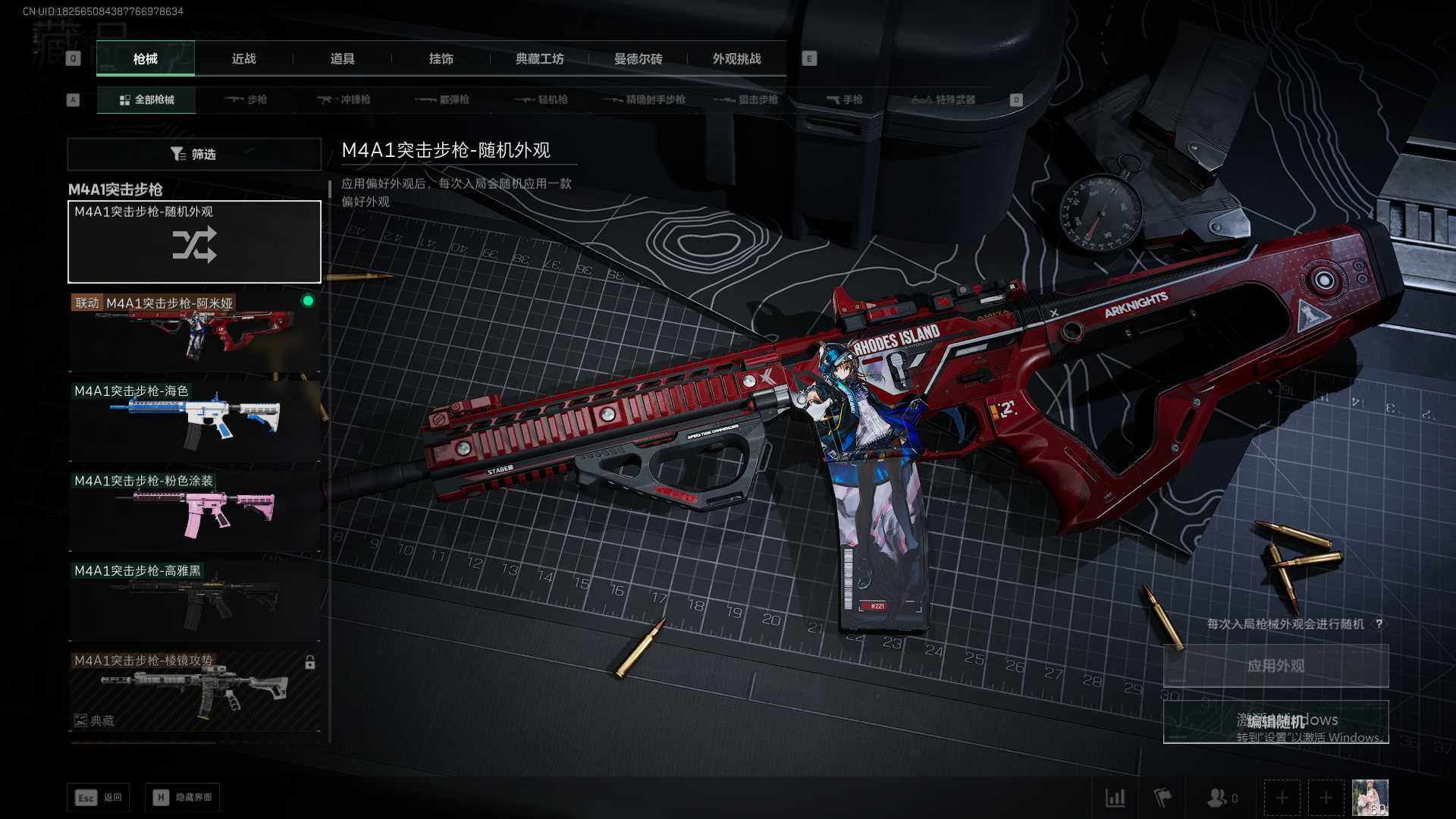This screenshot has height=819, width=1456.
Task: Open the 编辑随机 edit random button
Action: (1276, 721)
